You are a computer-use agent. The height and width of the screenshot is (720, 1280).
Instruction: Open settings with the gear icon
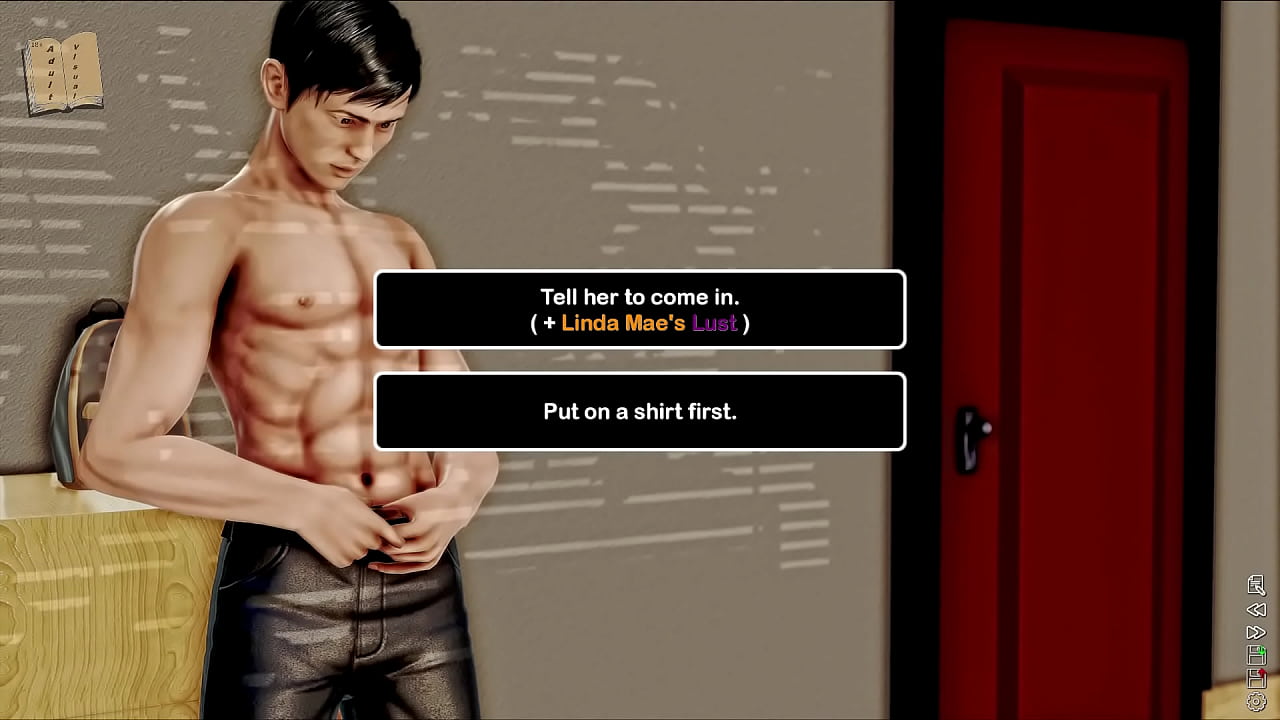click(1256, 702)
